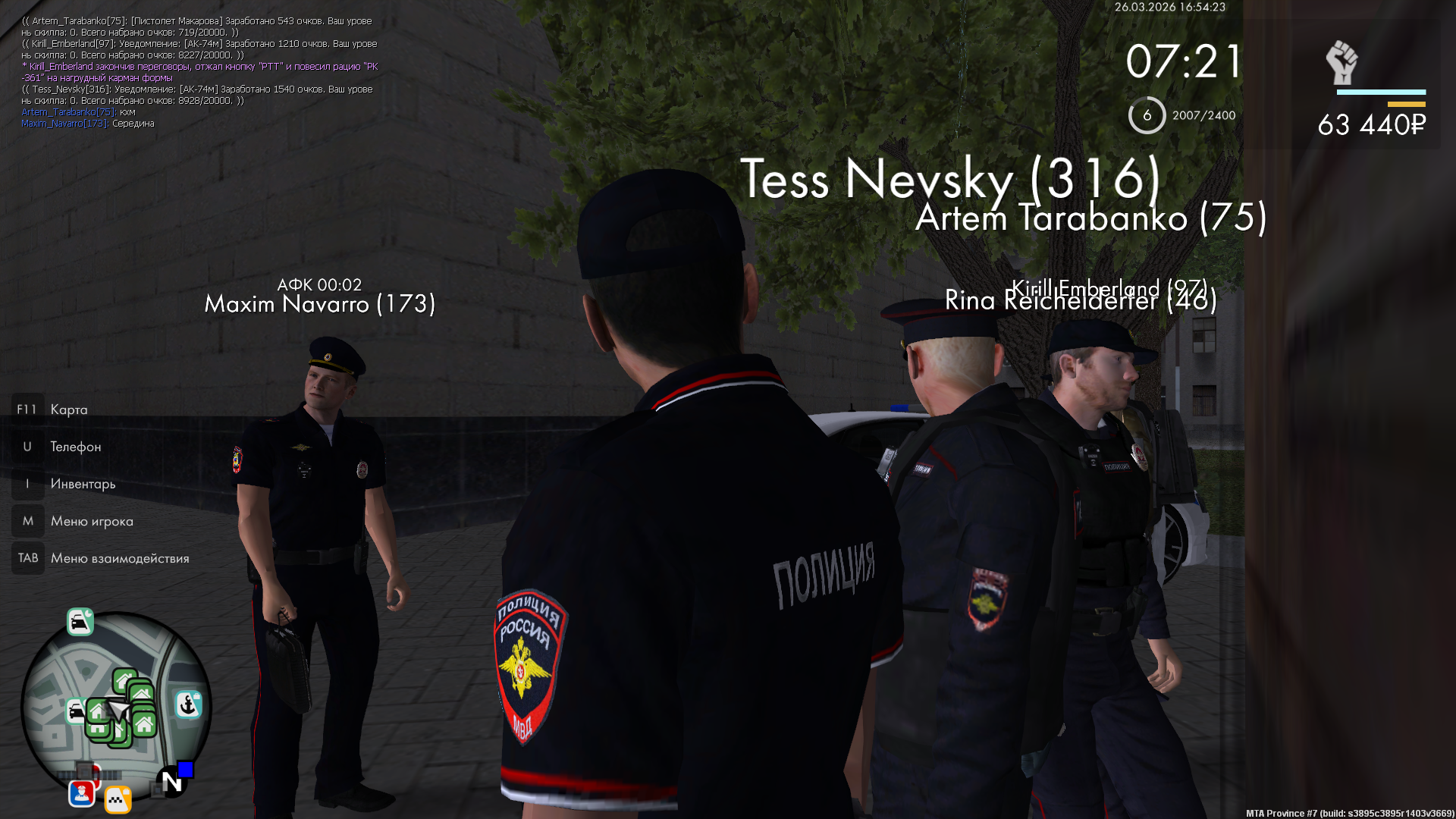Image resolution: width=1456 pixels, height=819 pixels.
Task: Select the anchor marker on the minimap
Action: pos(188,704)
